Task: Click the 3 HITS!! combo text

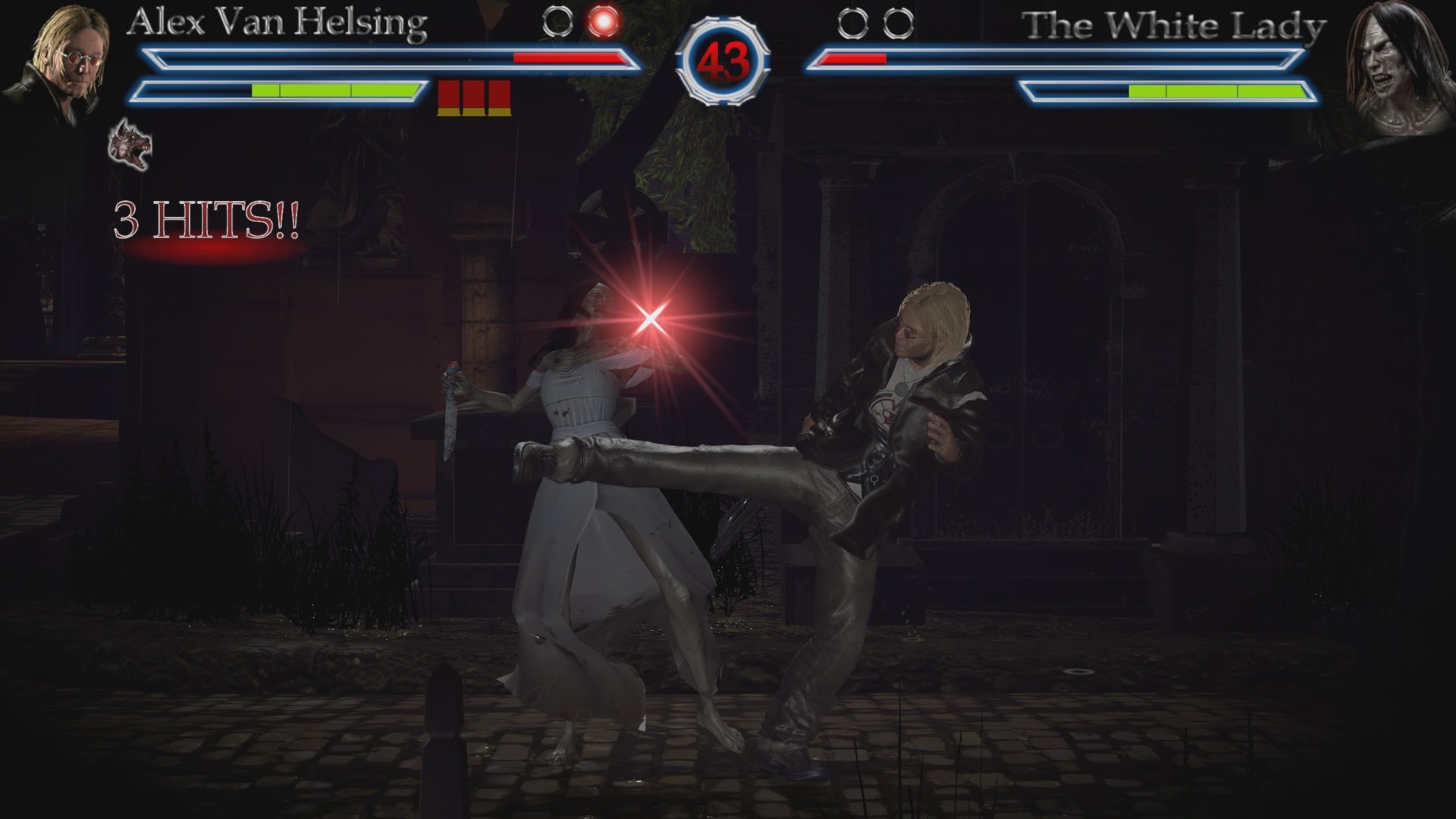Action: (206, 218)
